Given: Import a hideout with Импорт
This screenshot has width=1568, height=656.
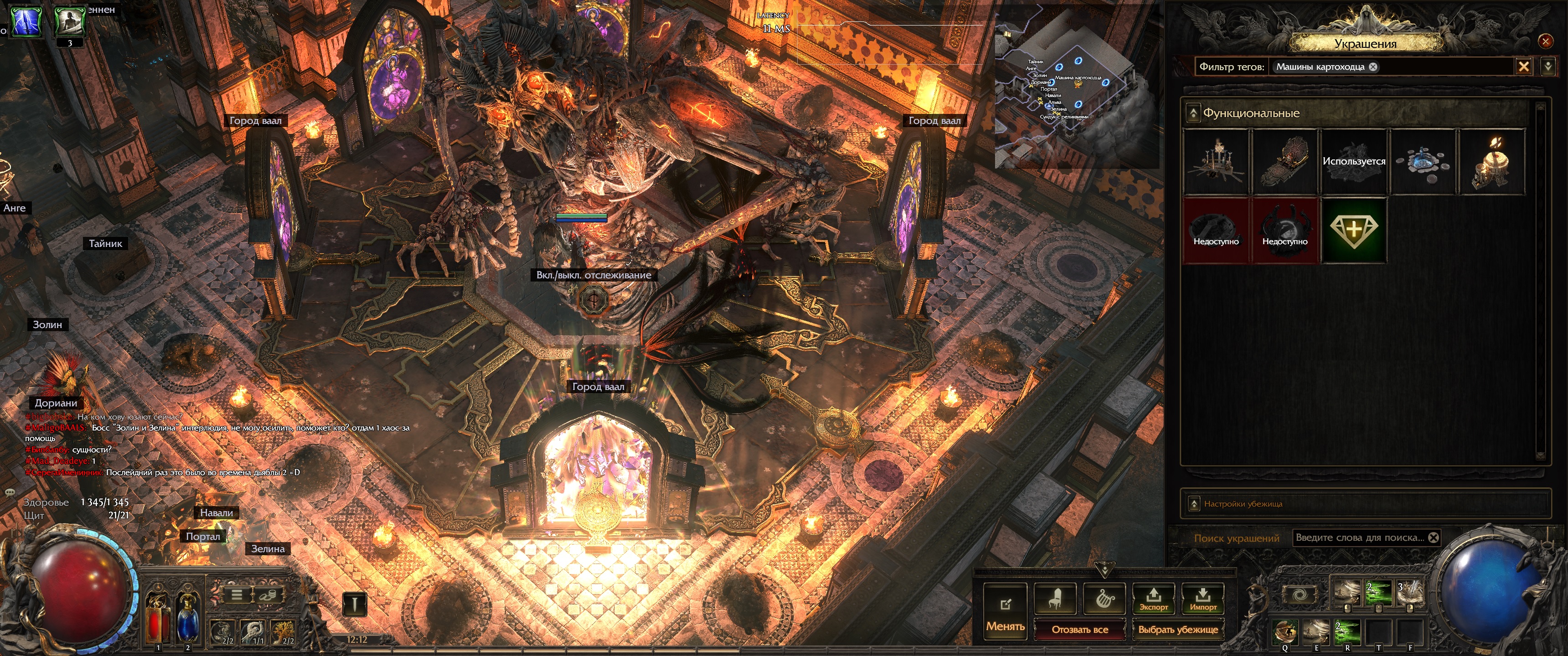Looking at the screenshot, I should pyautogui.click(x=1203, y=599).
